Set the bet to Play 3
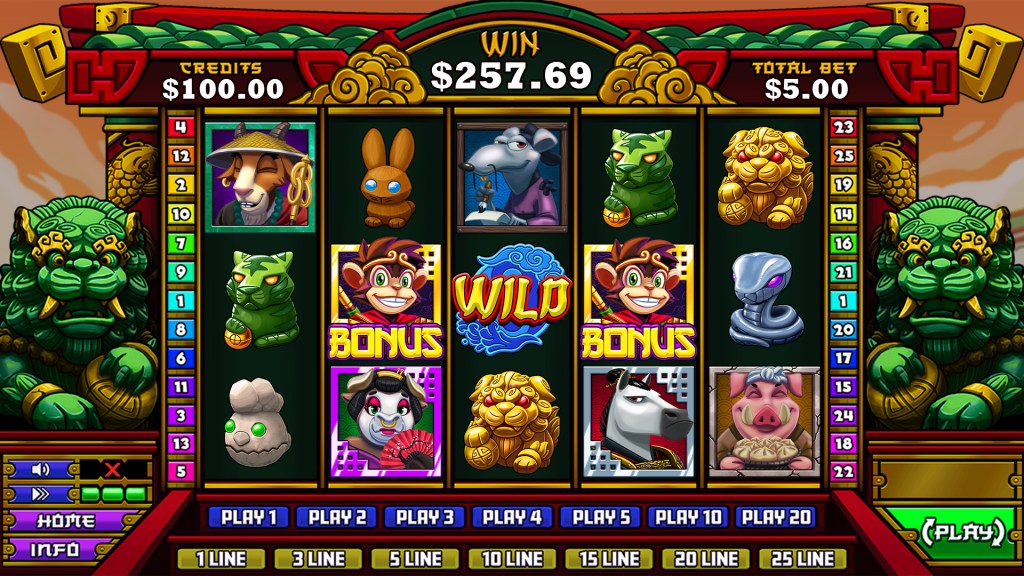Viewport: 1024px width, 576px height. click(424, 517)
